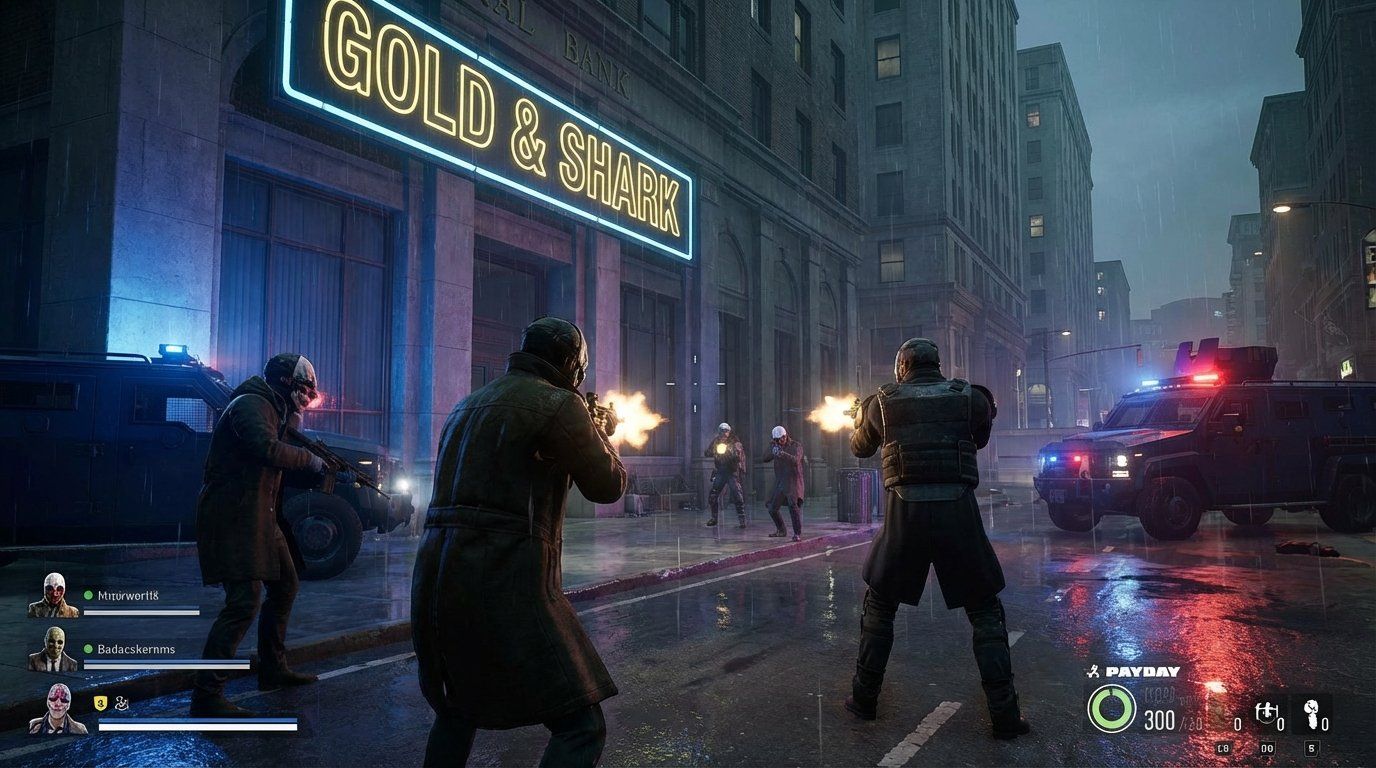Select Badacskernms's mask portrait
Viewport: 1376px width, 768px height.
(55, 649)
